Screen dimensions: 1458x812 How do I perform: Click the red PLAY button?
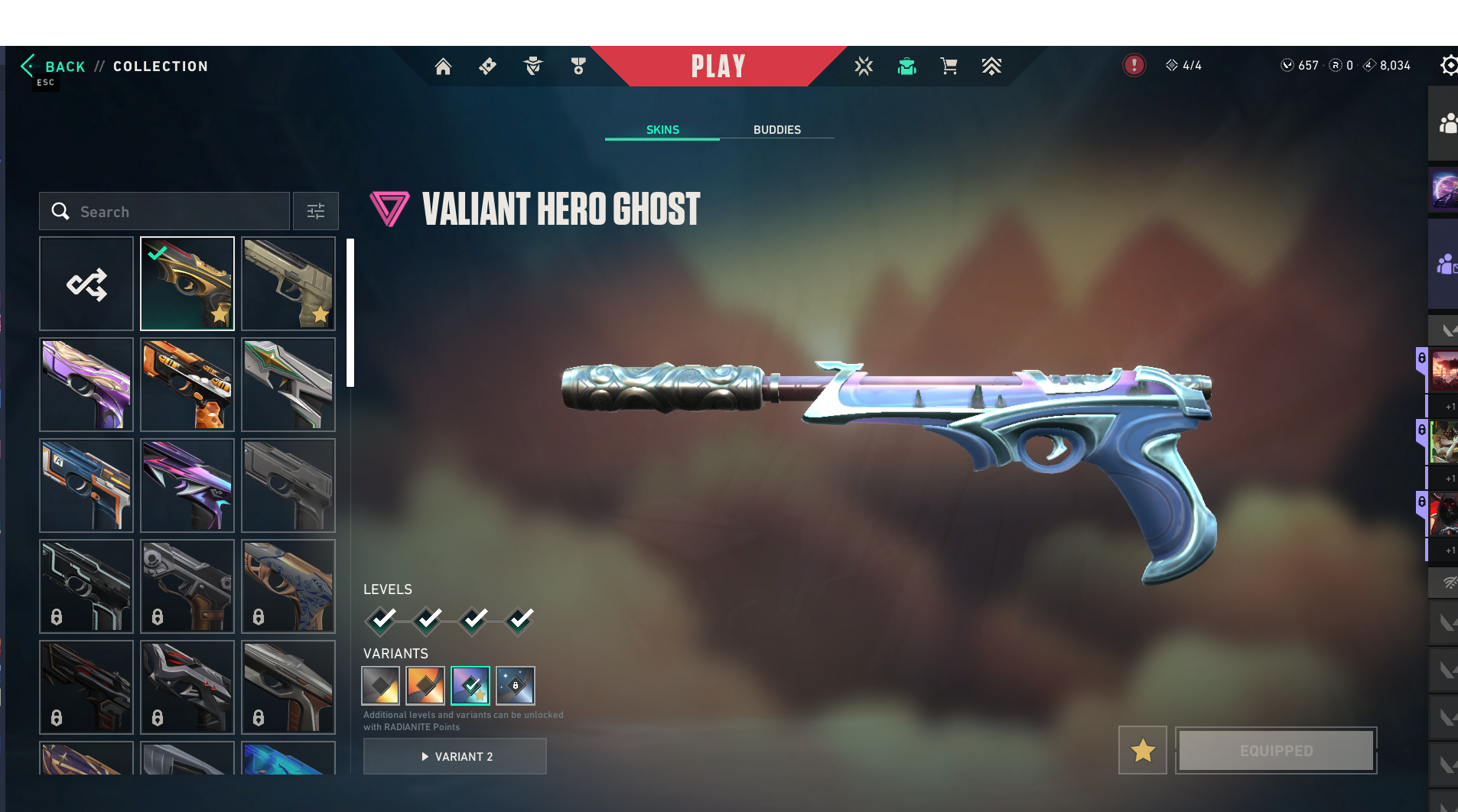pos(718,67)
